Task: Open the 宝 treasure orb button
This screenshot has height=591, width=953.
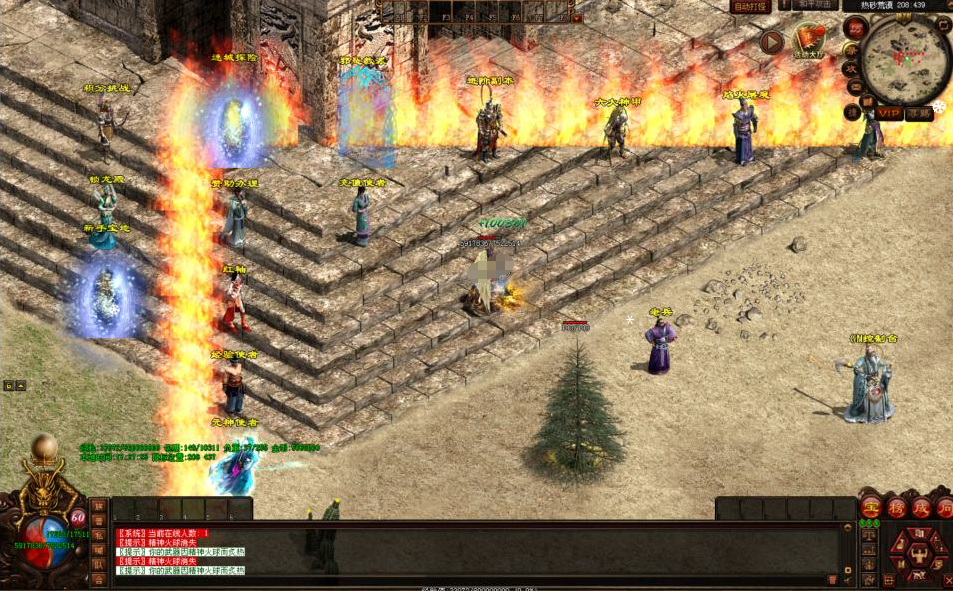Action: pyautogui.click(x=871, y=507)
